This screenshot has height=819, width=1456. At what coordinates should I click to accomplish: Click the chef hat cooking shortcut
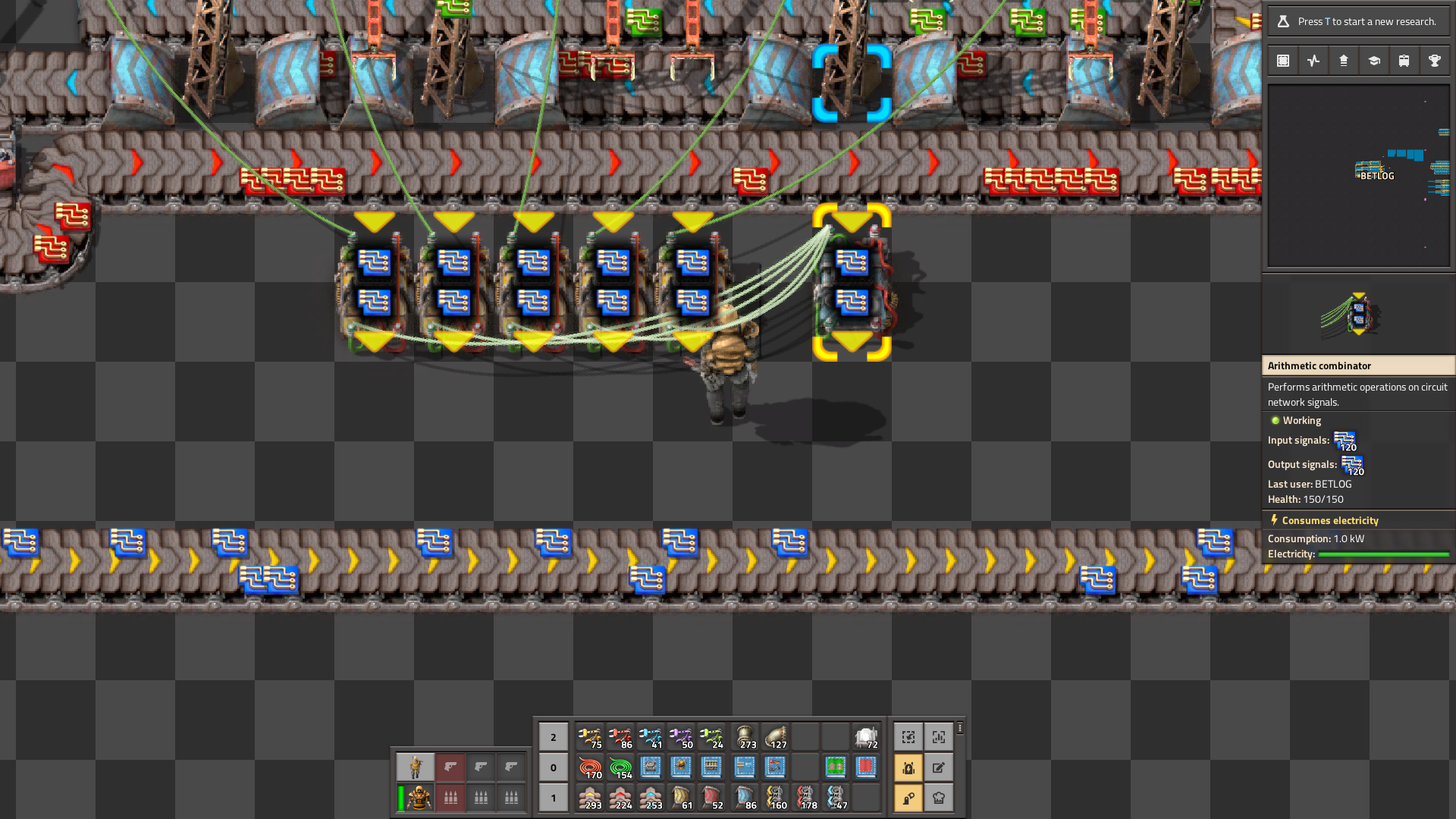click(x=939, y=797)
